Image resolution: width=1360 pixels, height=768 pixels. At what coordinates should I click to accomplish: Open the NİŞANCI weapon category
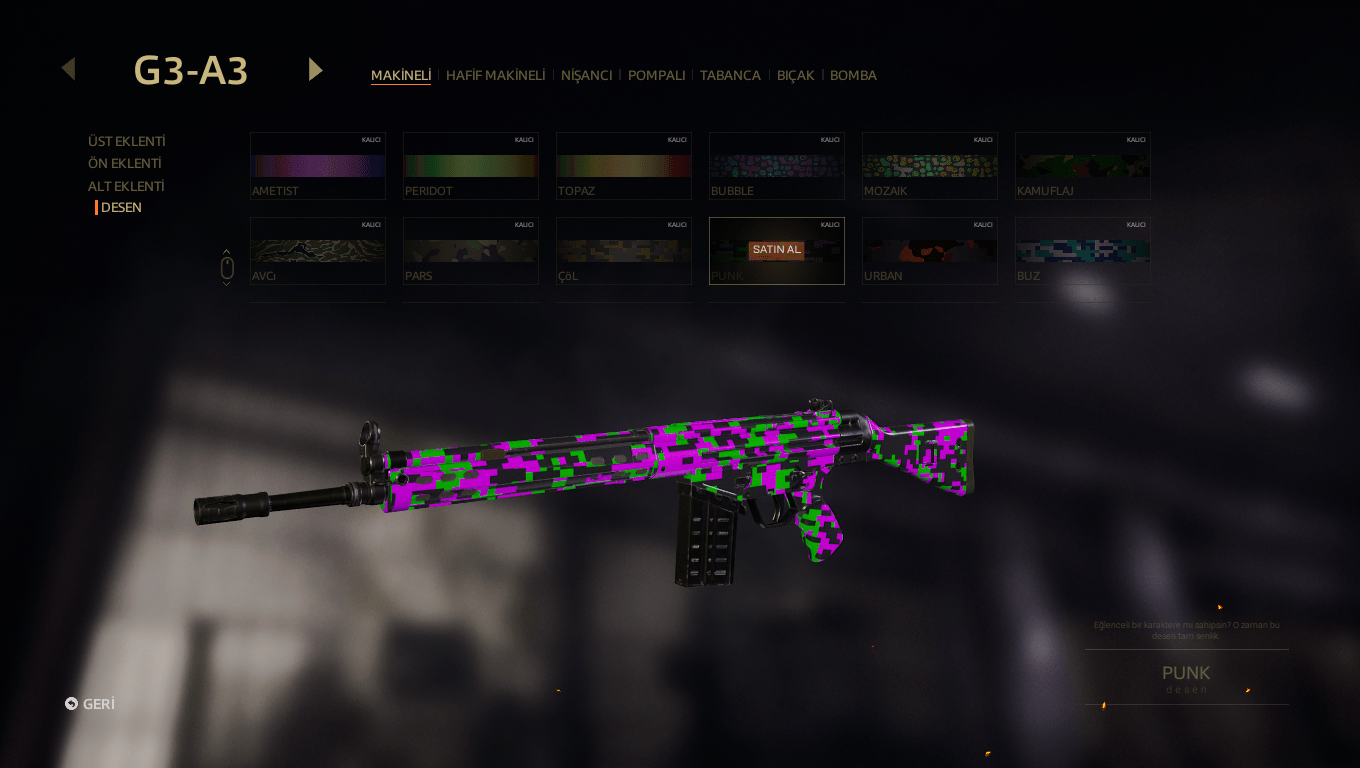tap(586, 76)
